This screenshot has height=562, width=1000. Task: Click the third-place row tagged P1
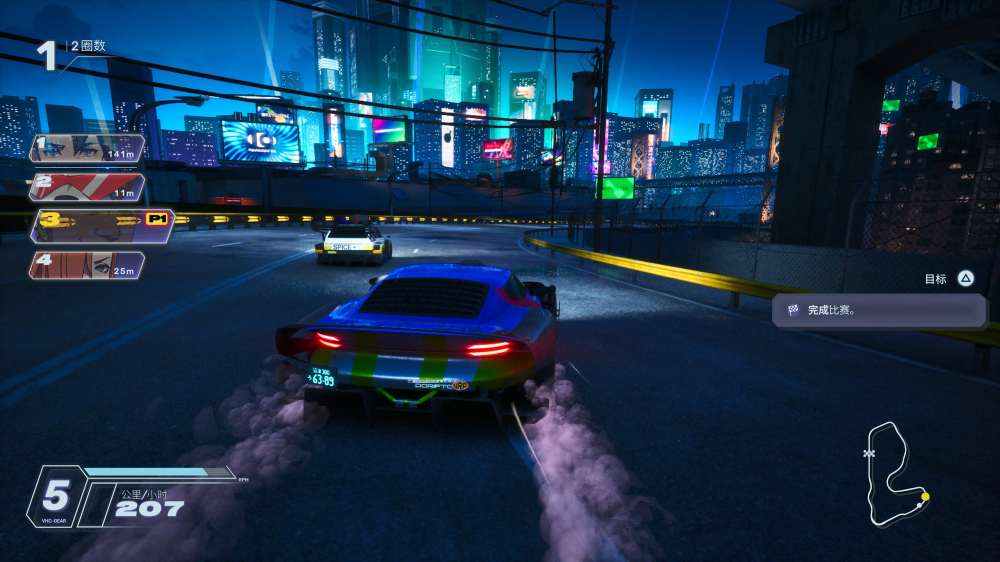[100, 226]
